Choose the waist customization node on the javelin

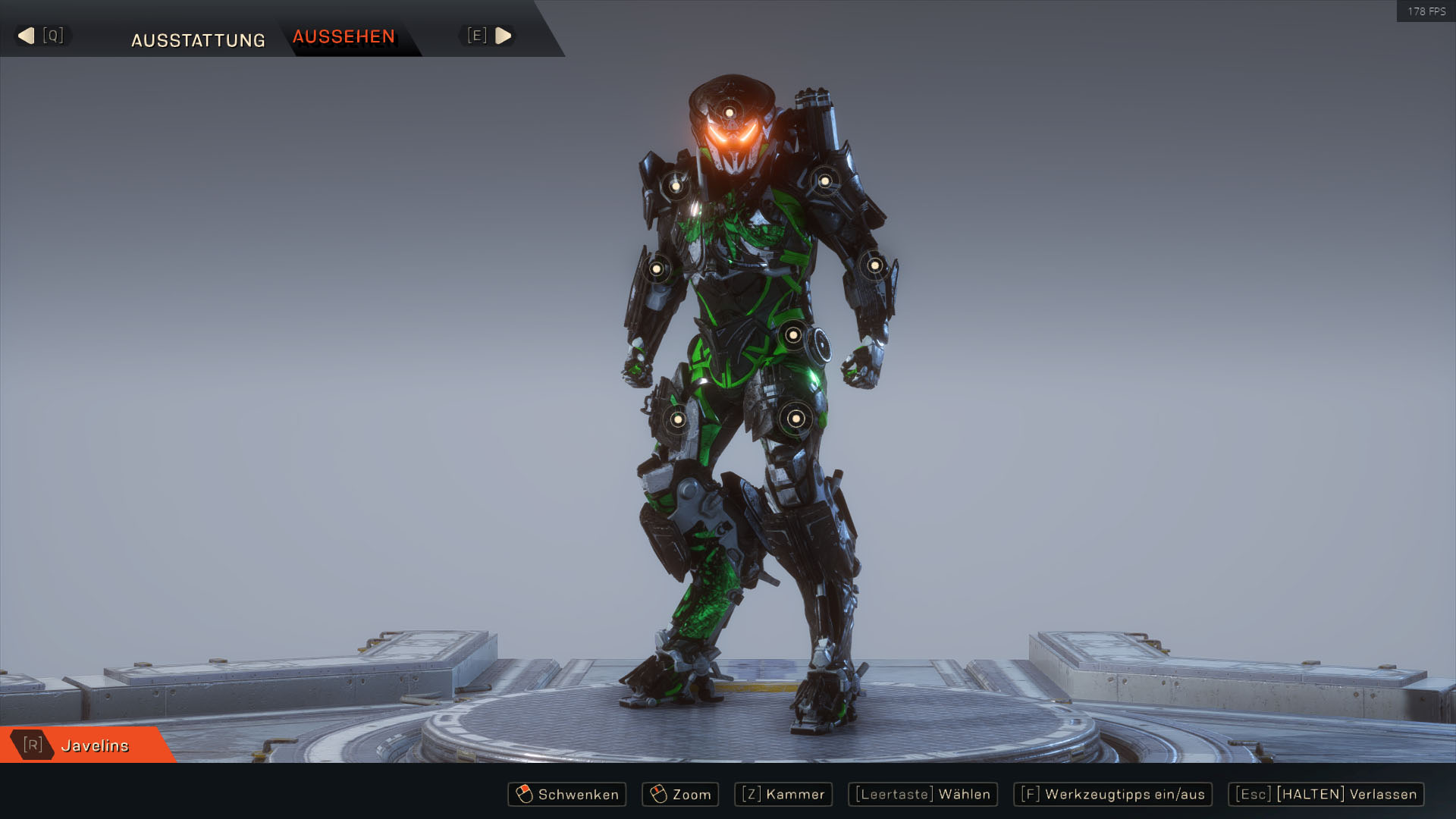(x=792, y=334)
